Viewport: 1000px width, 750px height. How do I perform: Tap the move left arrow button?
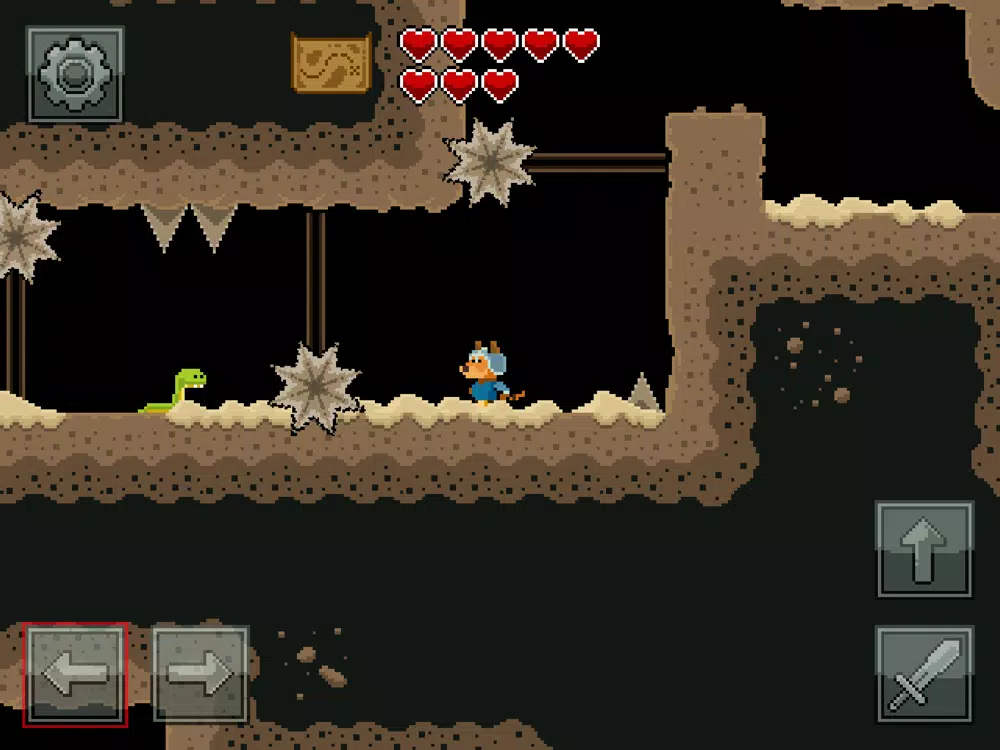[76, 673]
